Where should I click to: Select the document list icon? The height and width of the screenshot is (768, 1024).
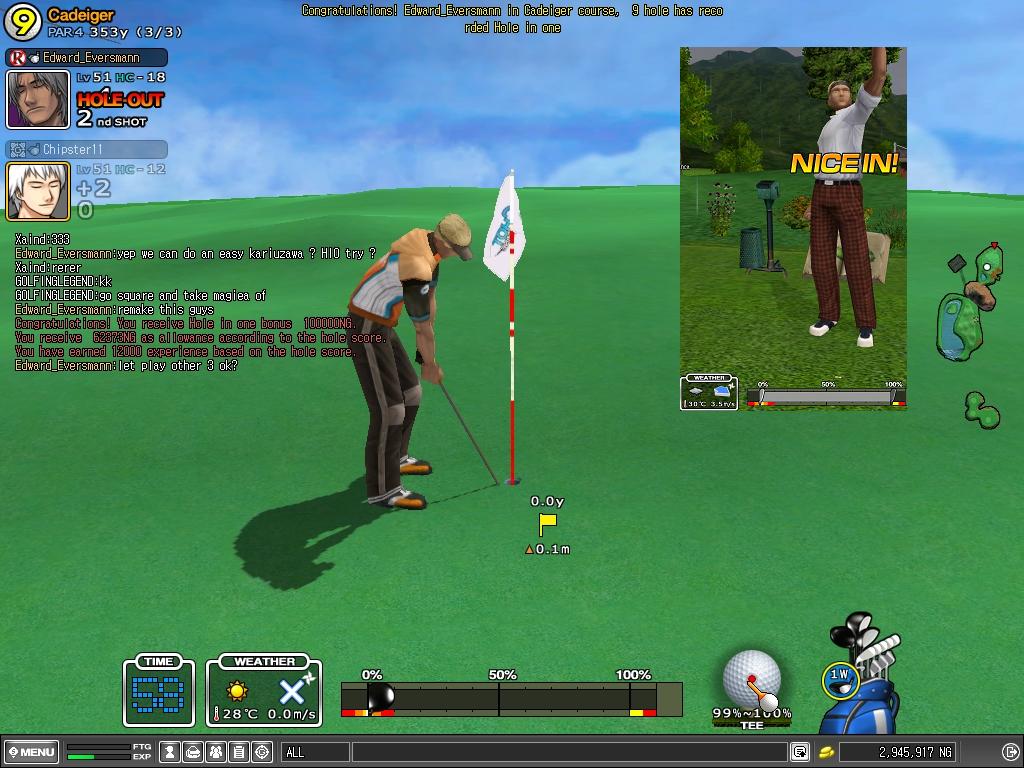[239, 752]
